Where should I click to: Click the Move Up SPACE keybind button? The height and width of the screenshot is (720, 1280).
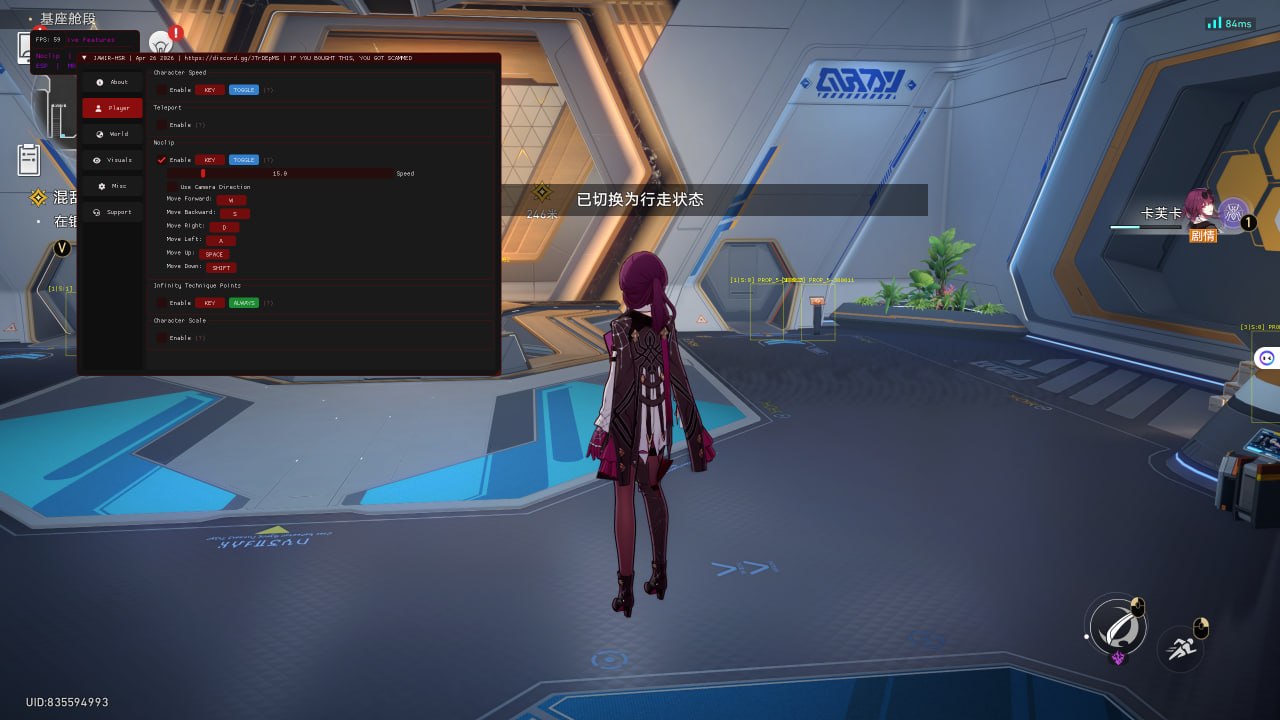214,254
